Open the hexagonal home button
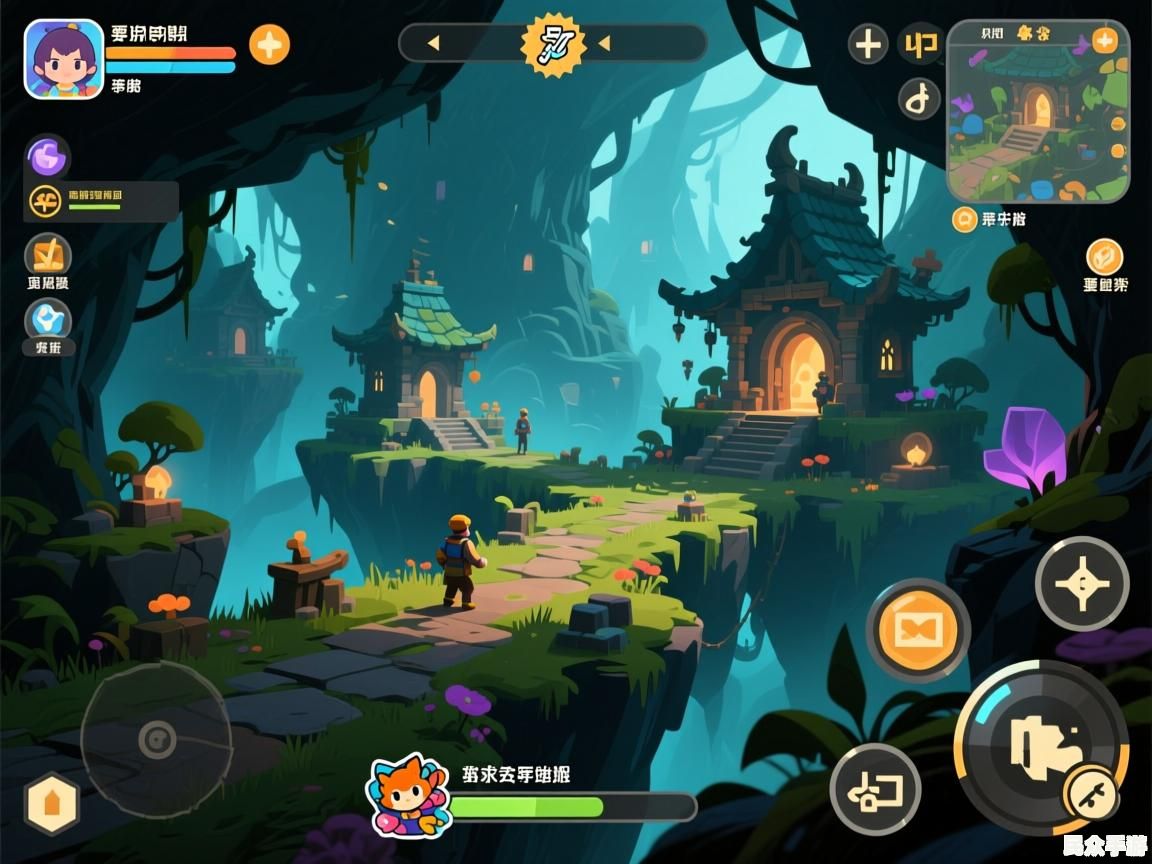Screen dimensions: 1152x864 pos(52,803)
